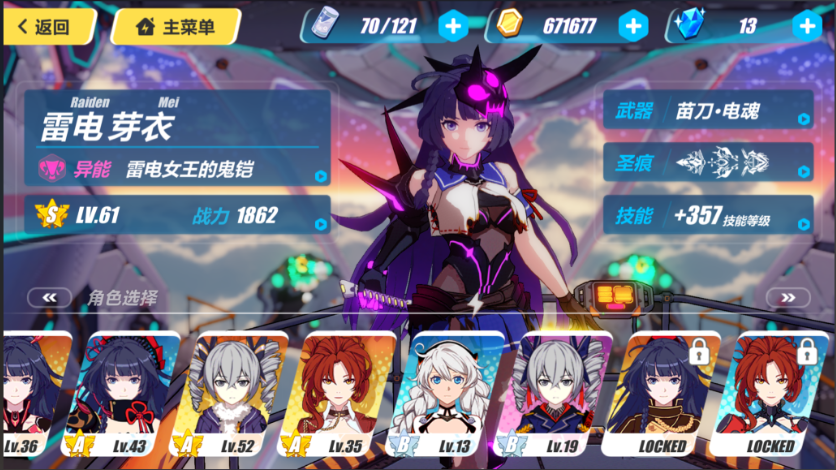Open the 技能 skills panel showing +357
Image resolution: width=836 pixels, height=470 pixels.
pos(708,214)
